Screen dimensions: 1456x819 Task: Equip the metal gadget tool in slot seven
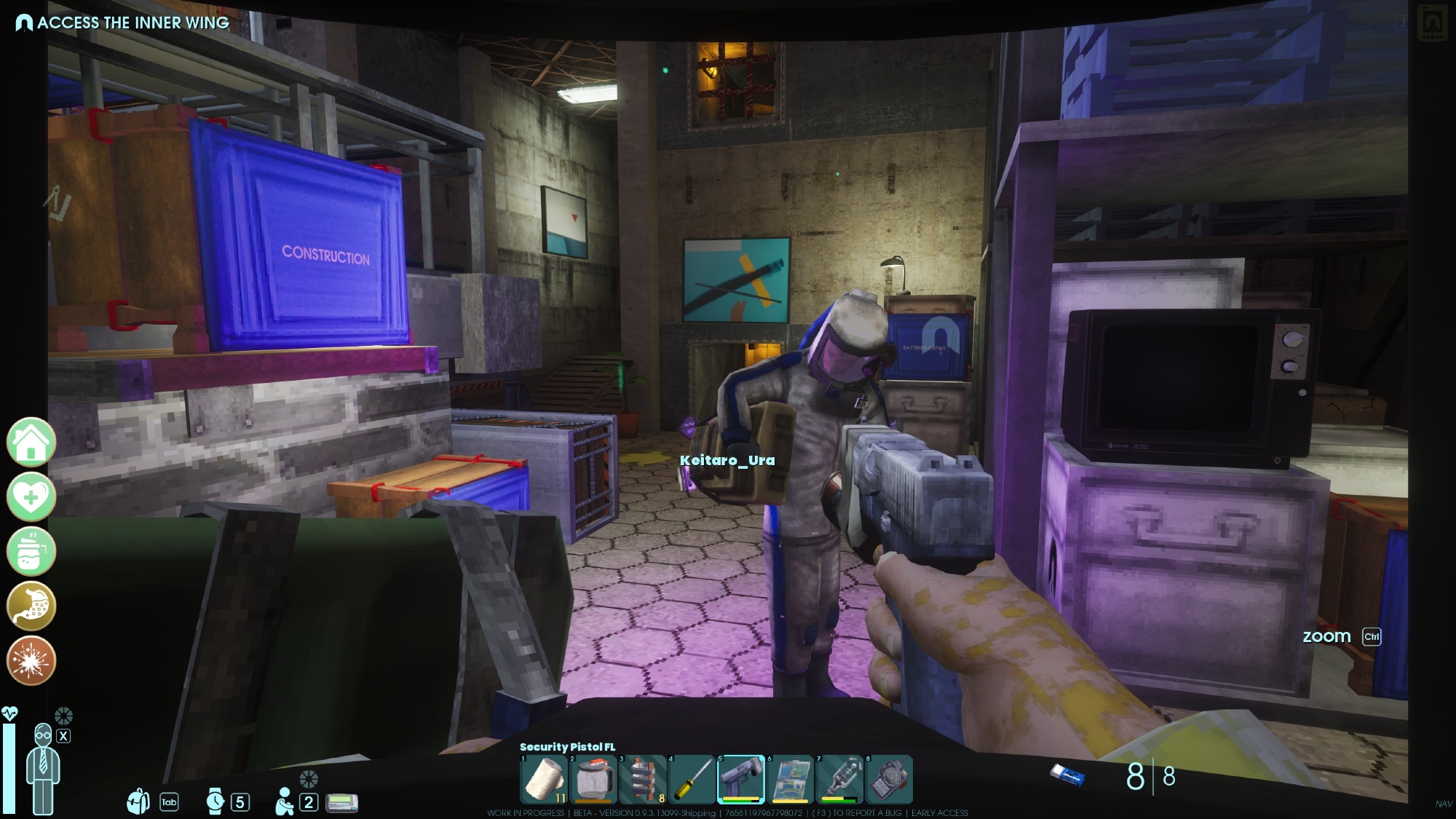(x=839, y=780)
